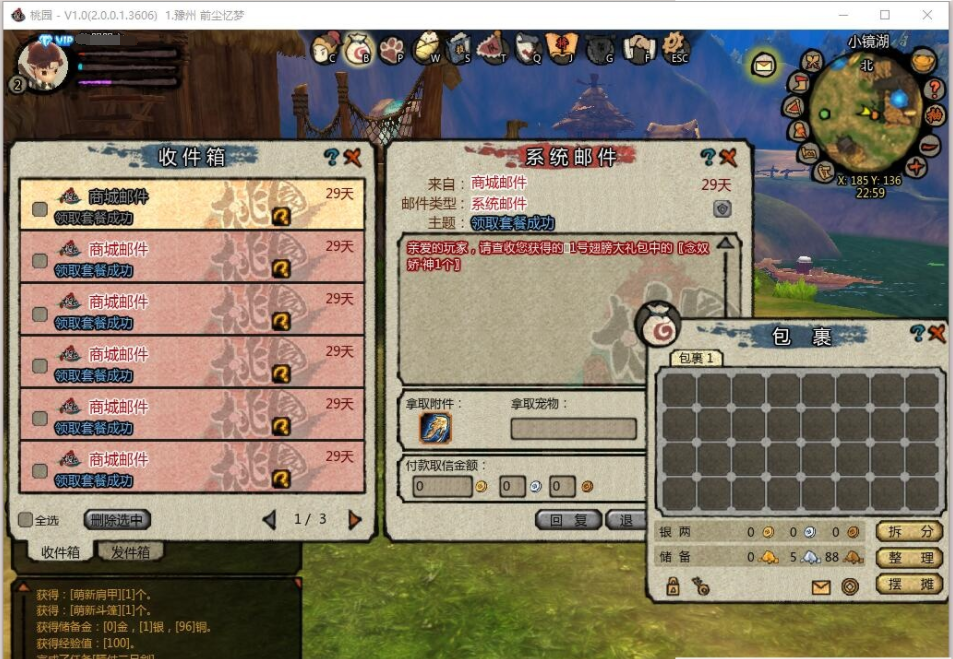Go to the next inbox page
Image resolution: width=953 pixels, height=659 pixels.
(354, 520)
